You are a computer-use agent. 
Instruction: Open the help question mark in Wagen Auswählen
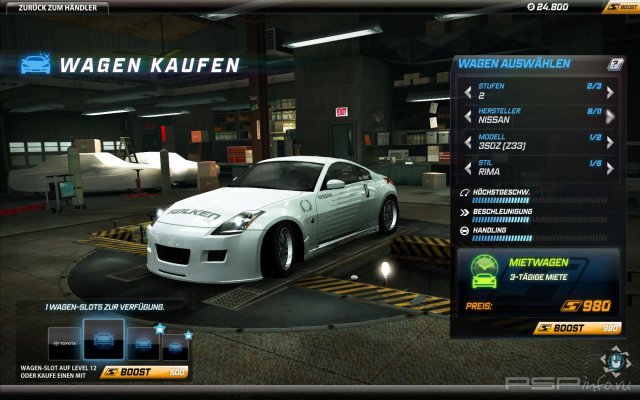[616, 65]
